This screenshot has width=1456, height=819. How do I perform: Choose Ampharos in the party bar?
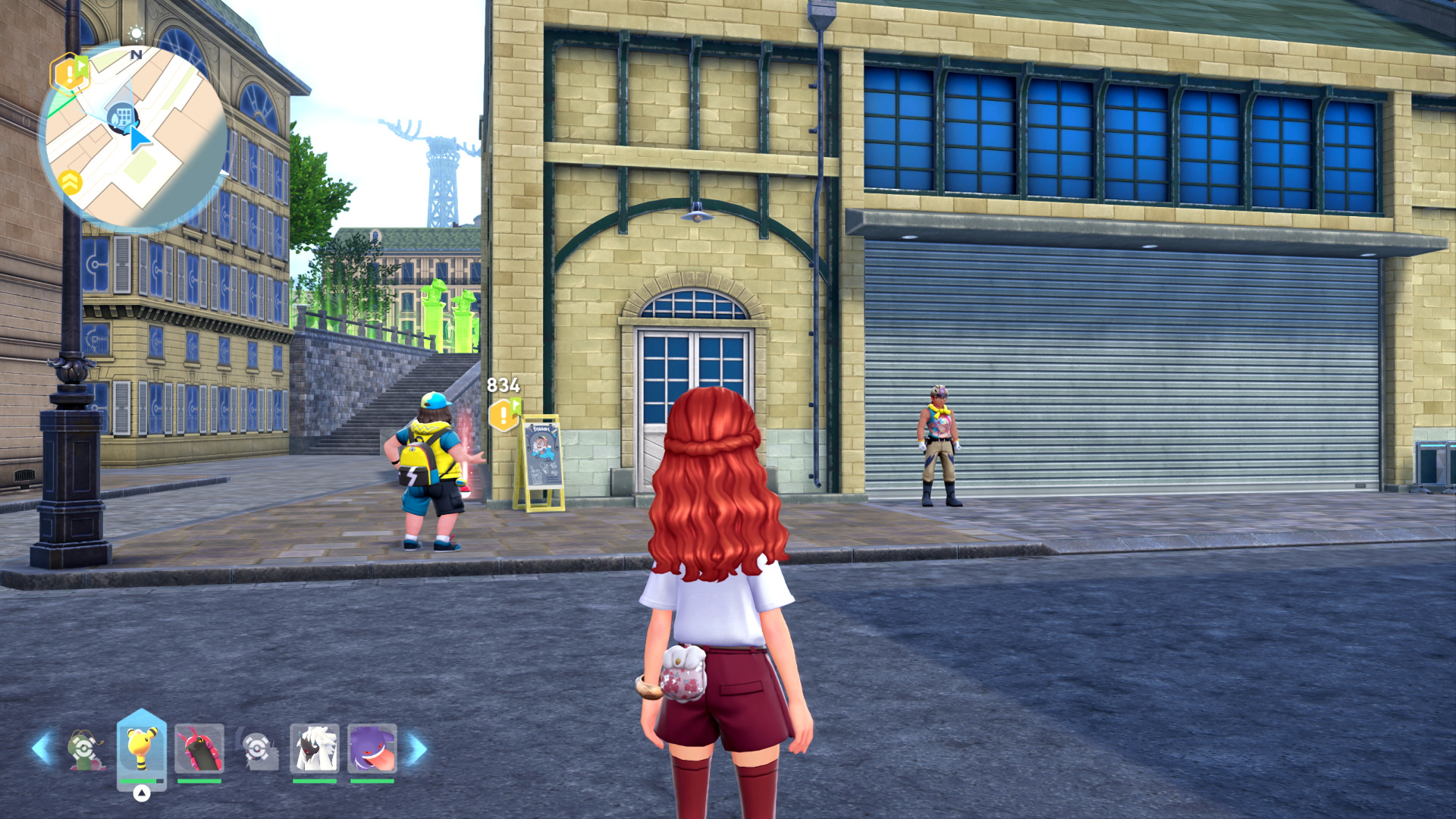click(x=141, y=748)
